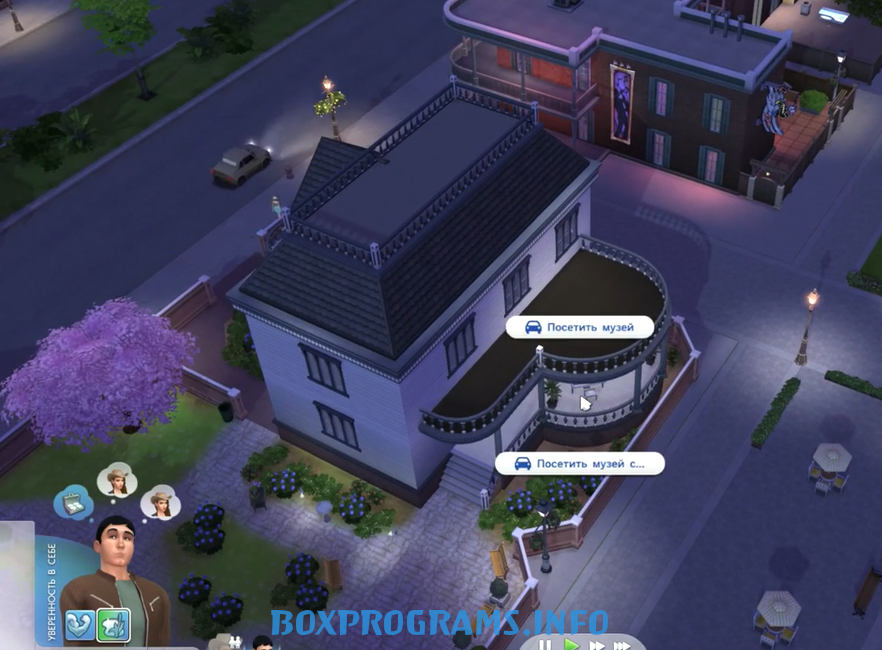Set game to normal play speed
Screen dimensions: 882x650
point(571,644)
